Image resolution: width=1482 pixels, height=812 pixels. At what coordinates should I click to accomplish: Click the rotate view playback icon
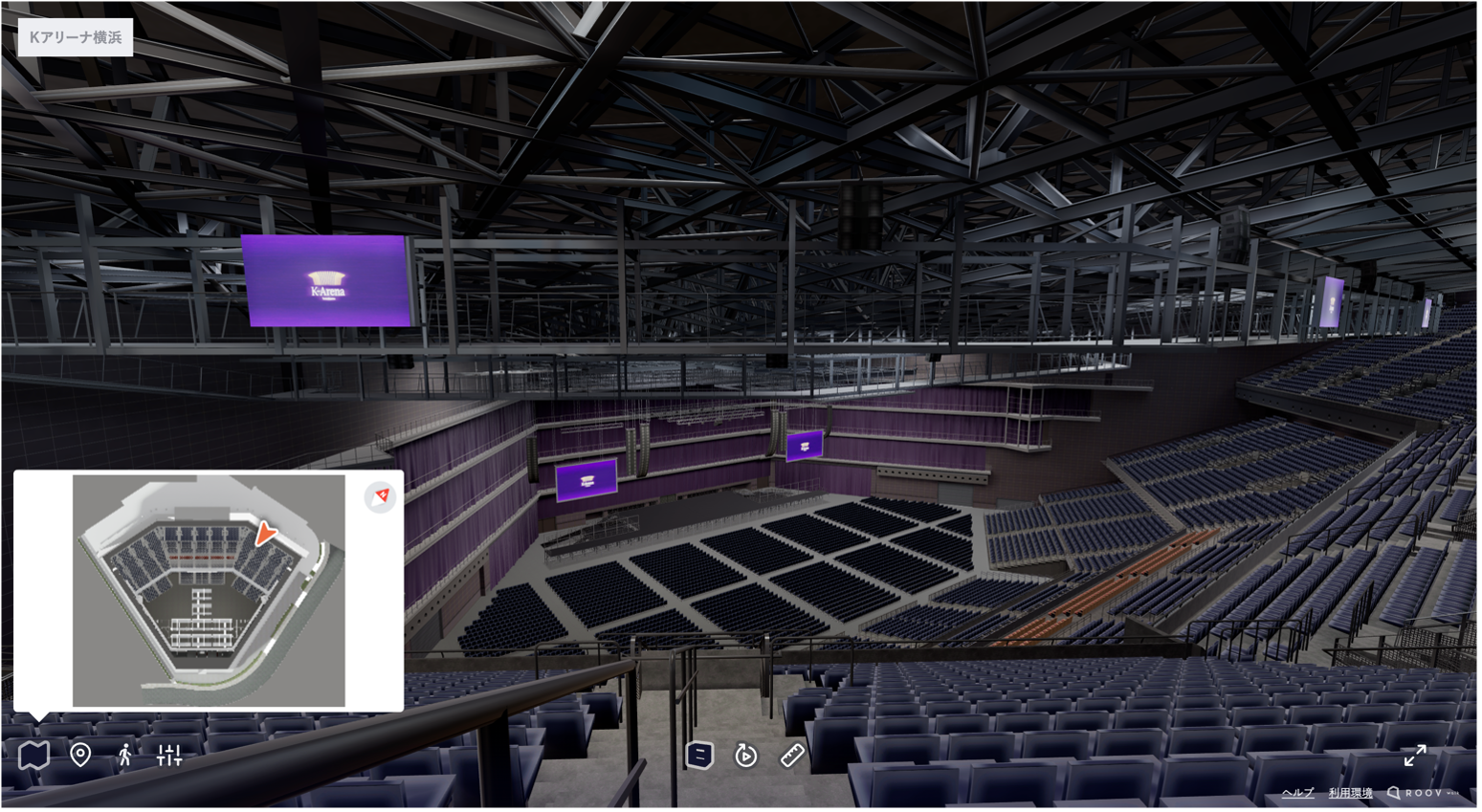[746, 755]
